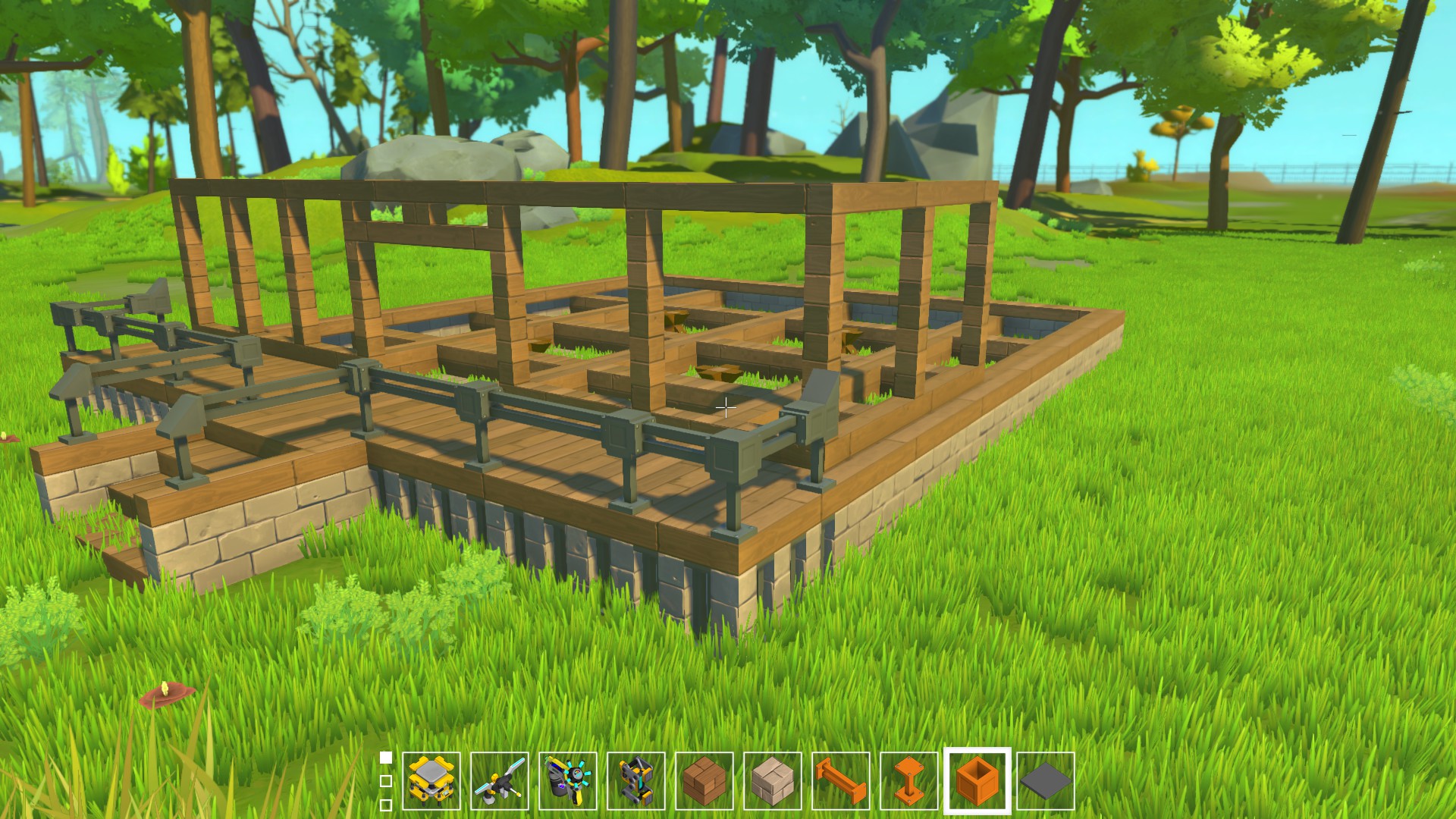Viewport: 1456px width, 819px height.
Task: Switch to the bottom hotbar page
Action: pyautogui.click(x=387, y=807)
